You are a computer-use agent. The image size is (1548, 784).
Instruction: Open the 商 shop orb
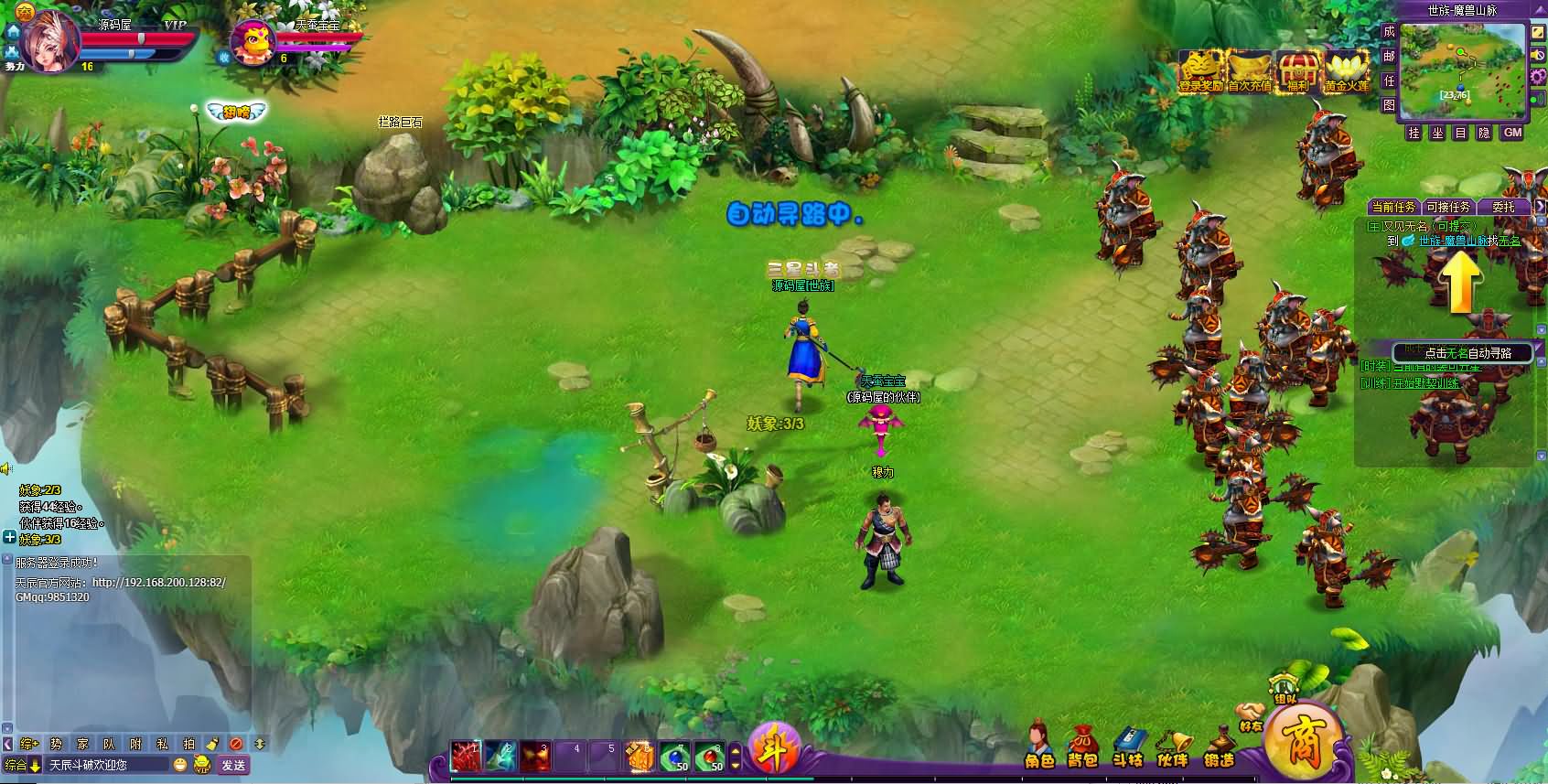1305,739
